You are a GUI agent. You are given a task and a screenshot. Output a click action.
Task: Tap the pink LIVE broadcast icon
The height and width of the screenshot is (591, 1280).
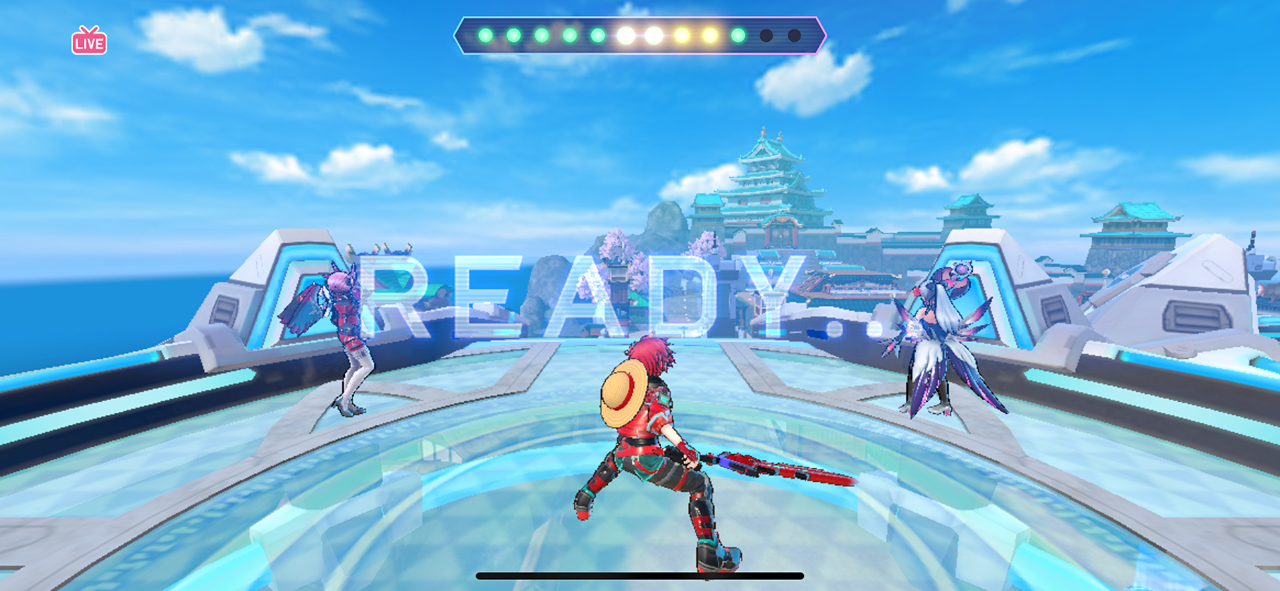point(89,41)
